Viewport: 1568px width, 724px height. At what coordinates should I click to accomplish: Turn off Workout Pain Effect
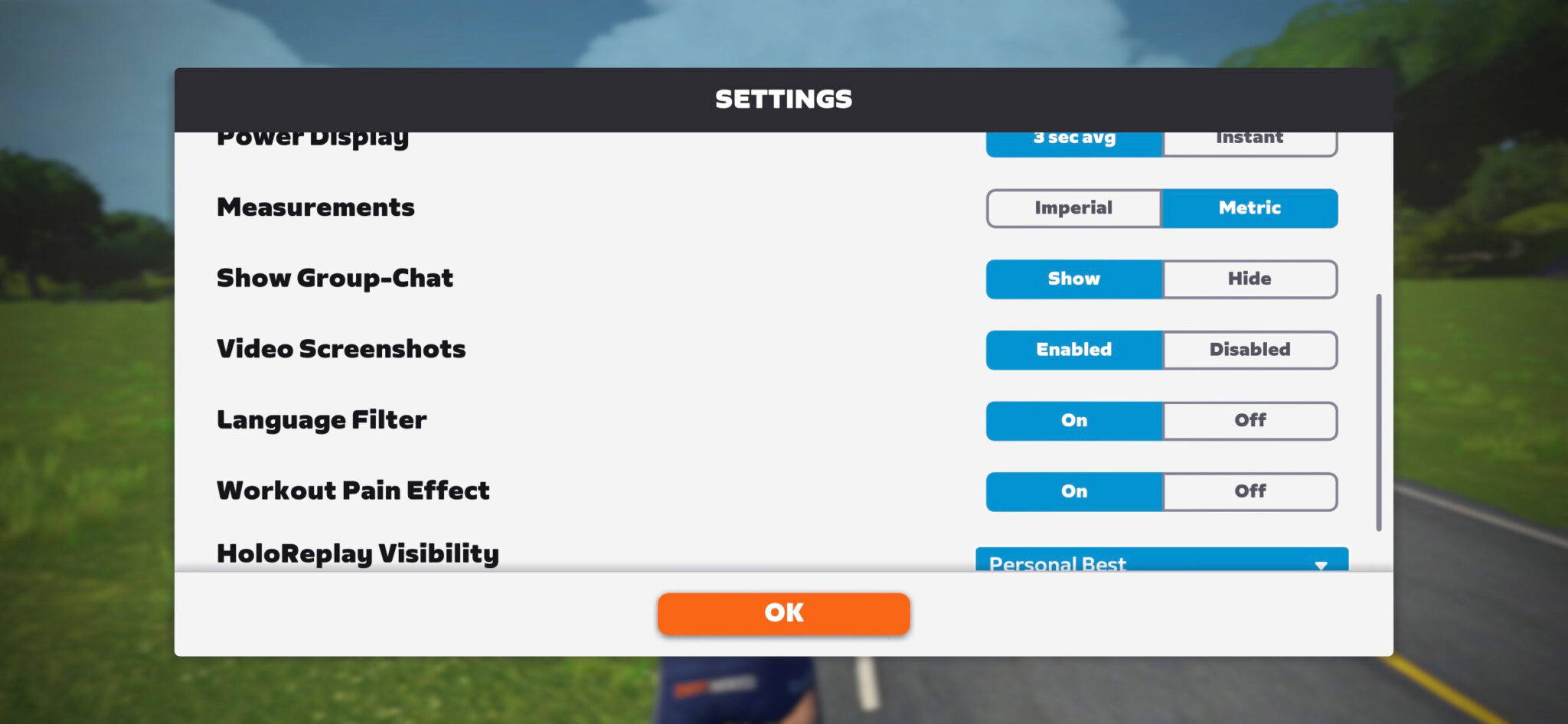click(x=1249, y=491)
